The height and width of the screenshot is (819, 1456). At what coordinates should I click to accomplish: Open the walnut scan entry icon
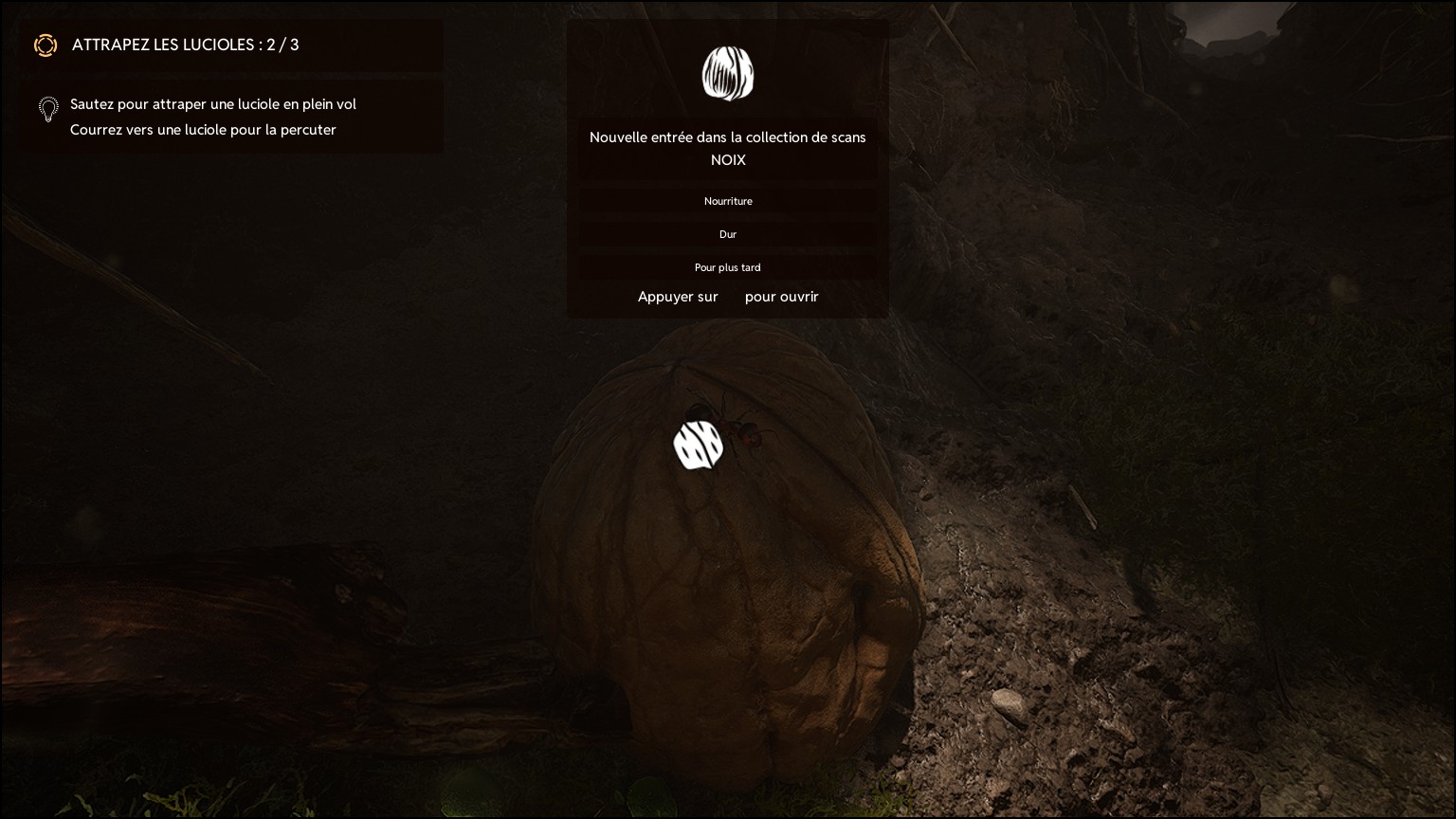(727, 73)
